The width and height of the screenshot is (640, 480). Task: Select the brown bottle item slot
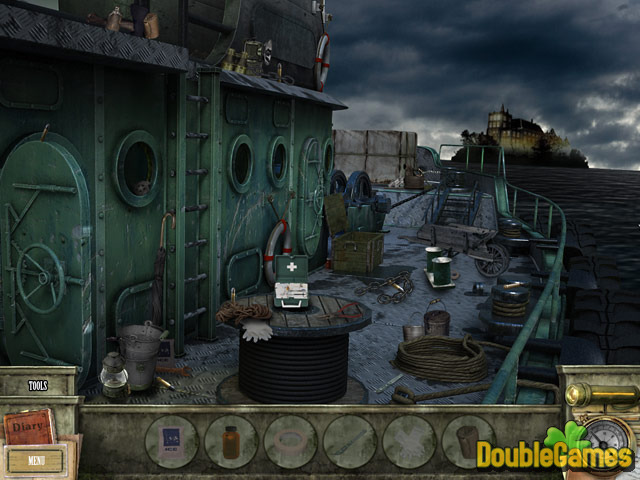tap(231, 441)
